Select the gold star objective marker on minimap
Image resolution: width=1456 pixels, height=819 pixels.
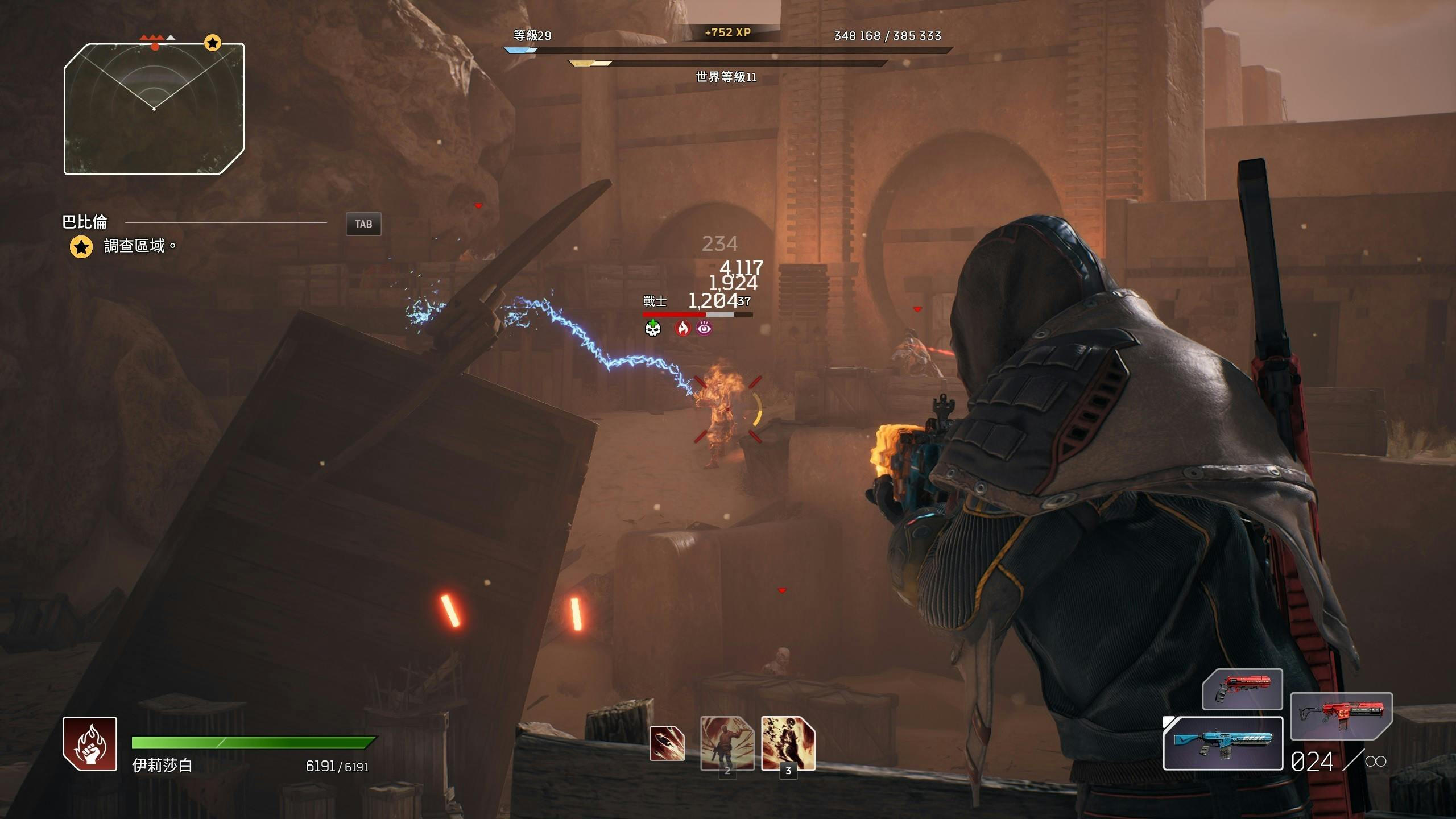click(213, 43)
